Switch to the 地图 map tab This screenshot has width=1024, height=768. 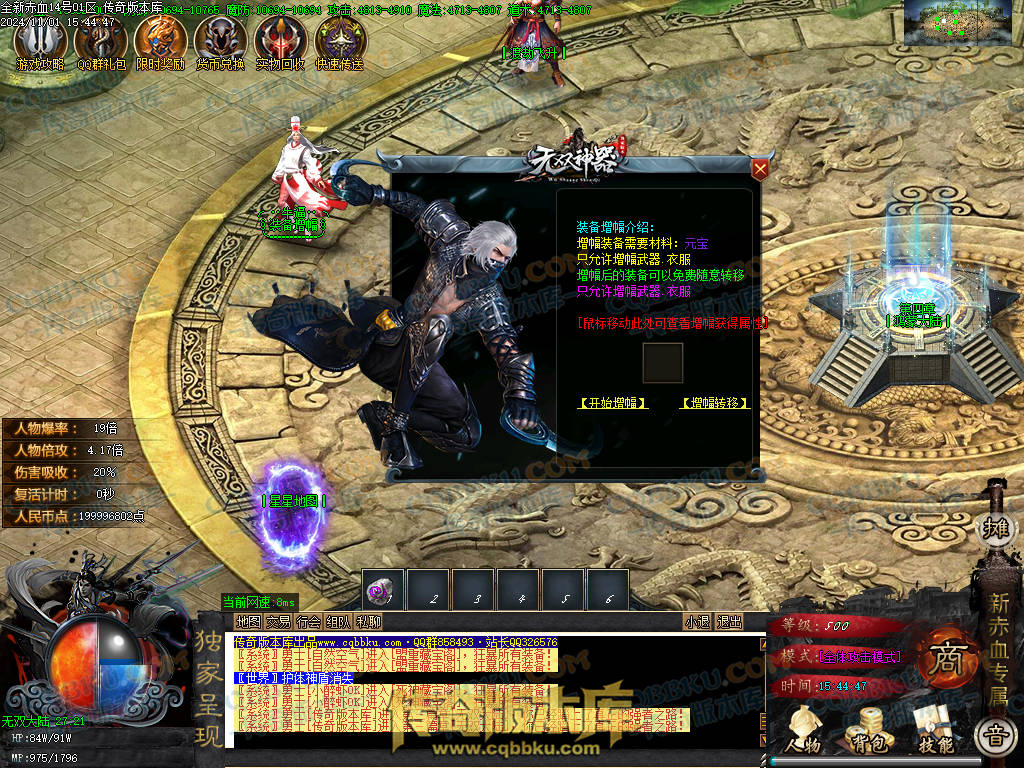248,622
